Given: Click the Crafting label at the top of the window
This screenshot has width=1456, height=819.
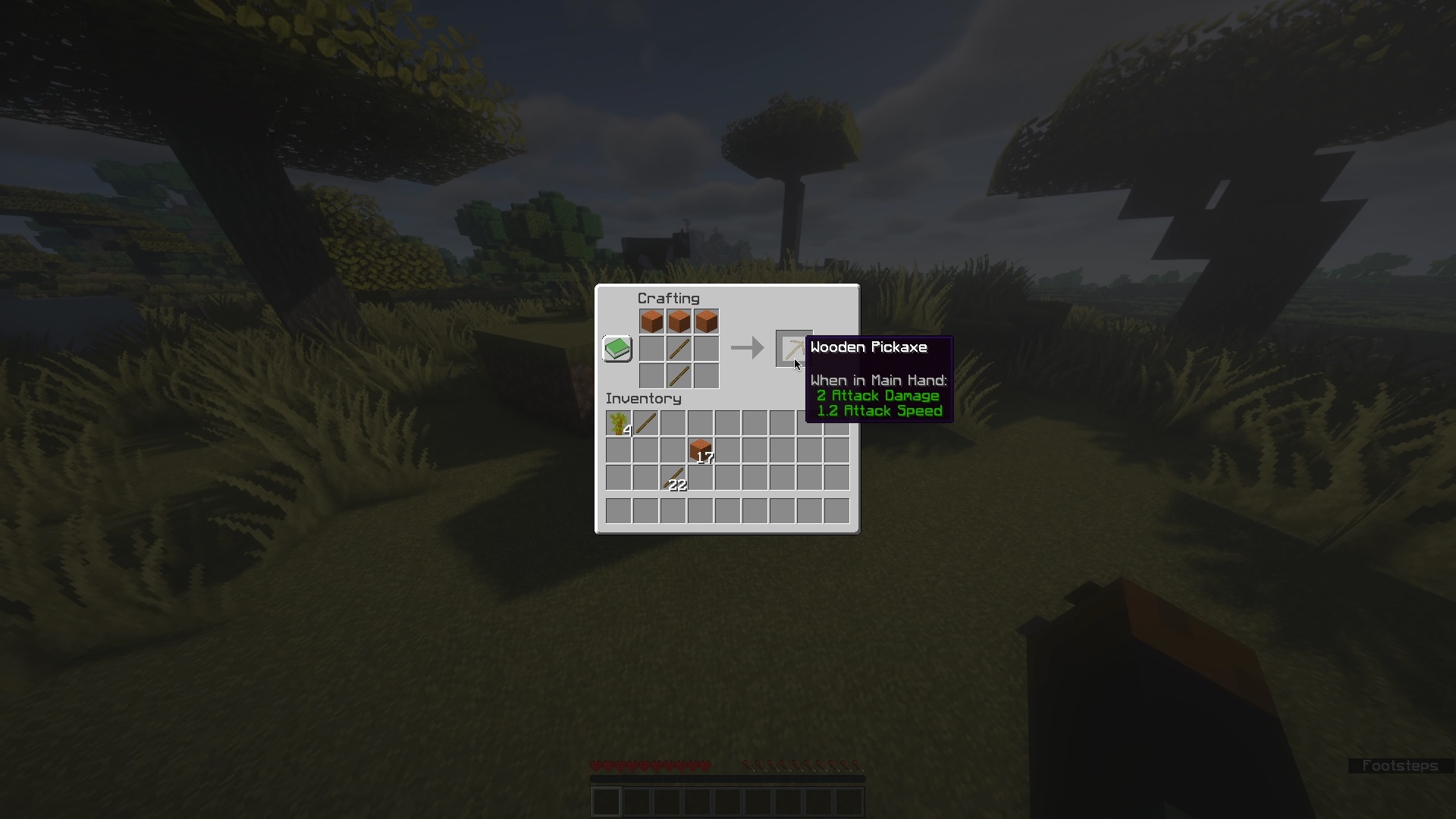Looking at the screenshot, I should pyautogui.click(x=668, y=297).
